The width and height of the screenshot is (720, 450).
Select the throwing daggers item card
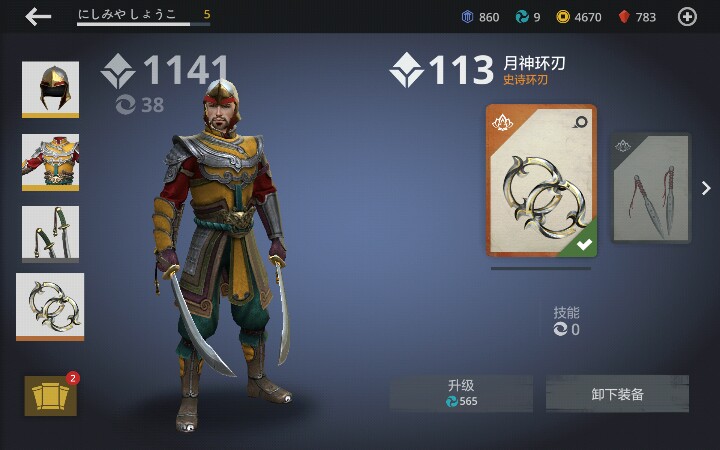coord(651,188)
